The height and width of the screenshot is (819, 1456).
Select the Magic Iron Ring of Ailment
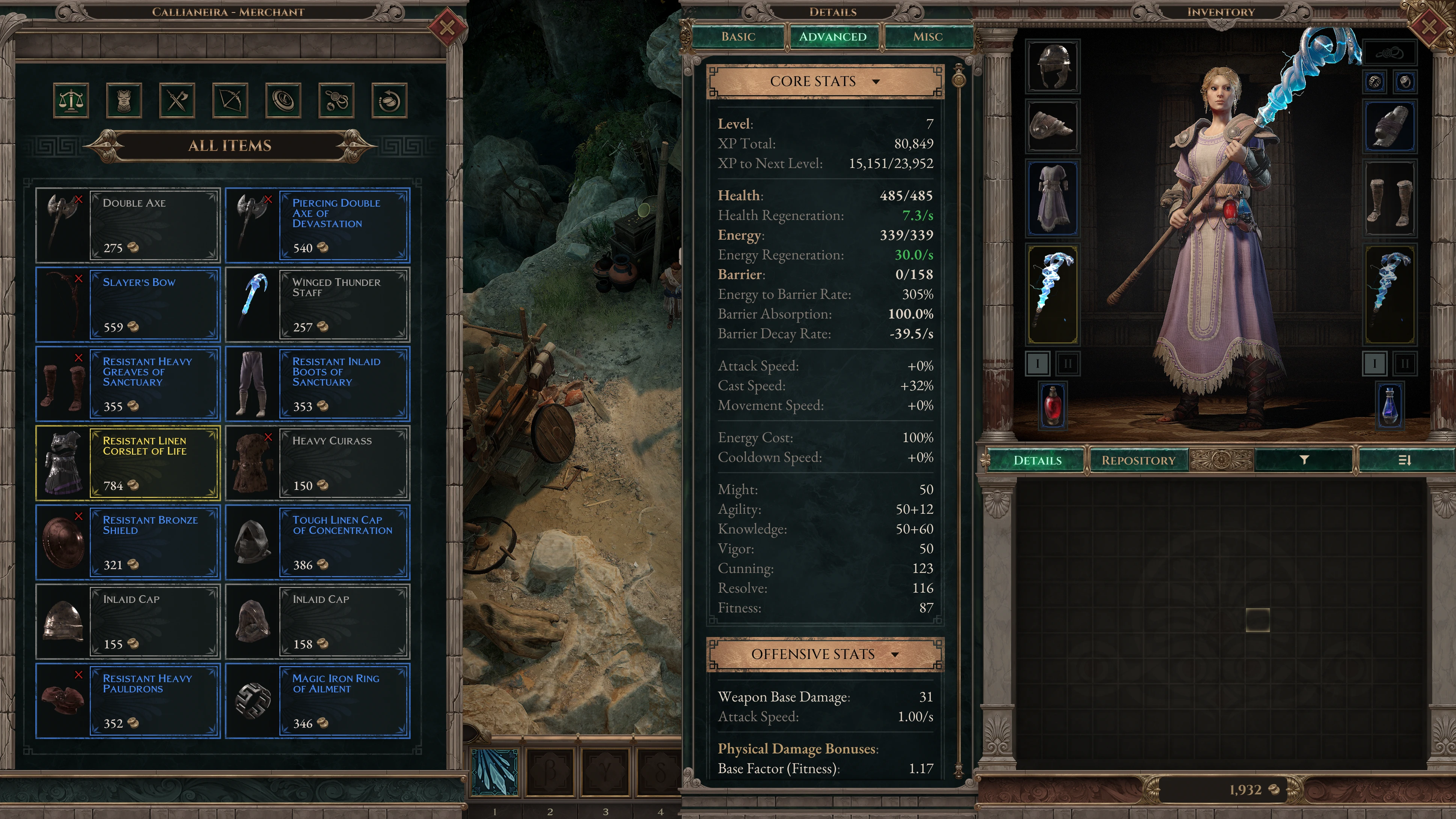point(318,700)
